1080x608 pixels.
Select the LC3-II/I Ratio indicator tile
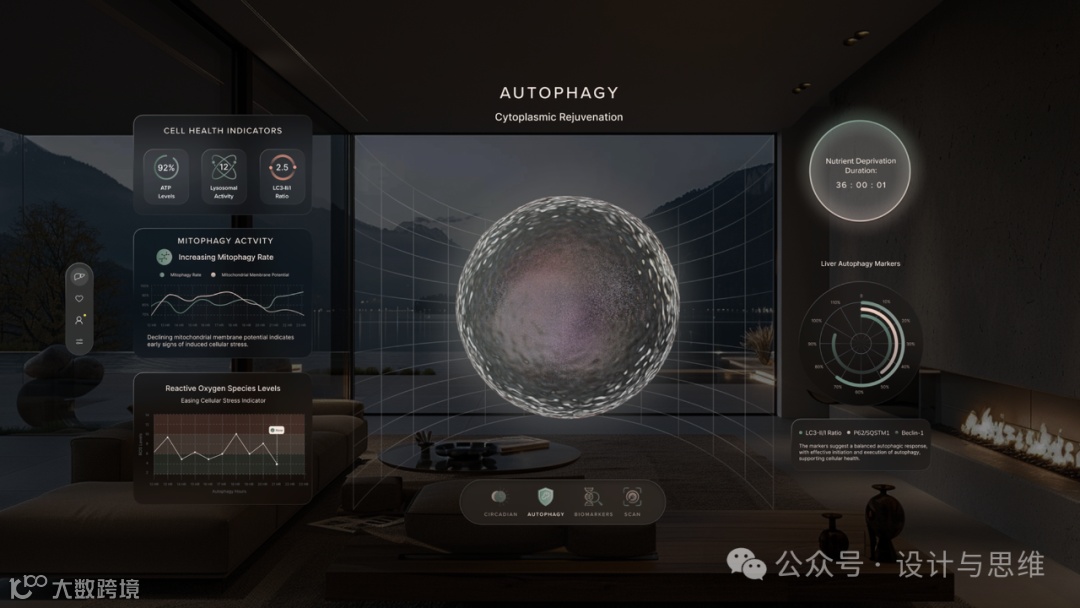(282, 174)
